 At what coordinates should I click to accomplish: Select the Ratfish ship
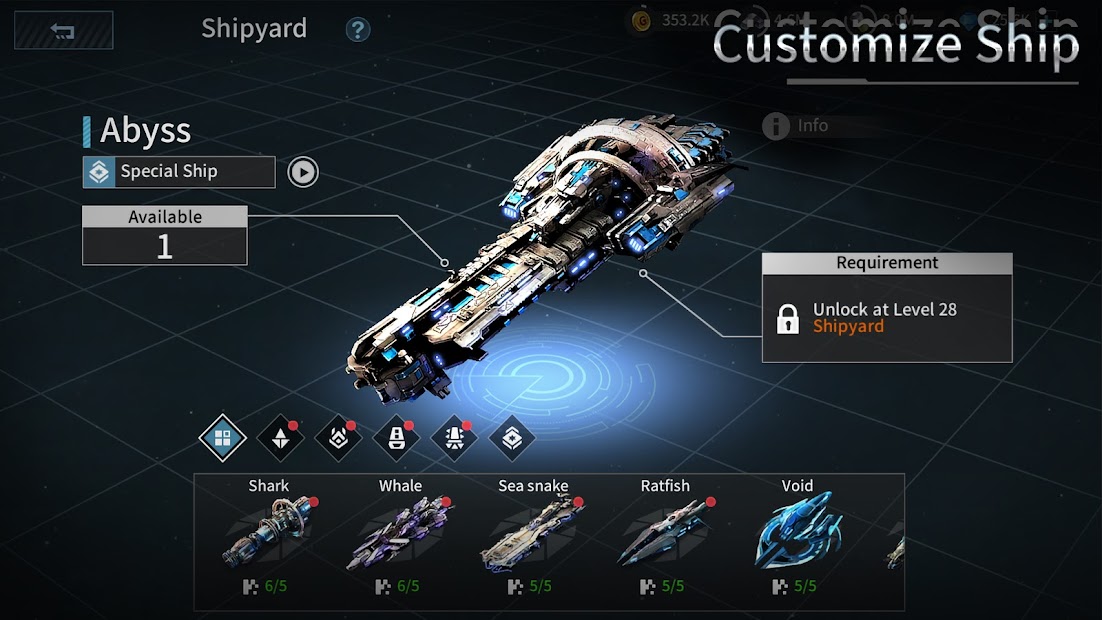665,537
